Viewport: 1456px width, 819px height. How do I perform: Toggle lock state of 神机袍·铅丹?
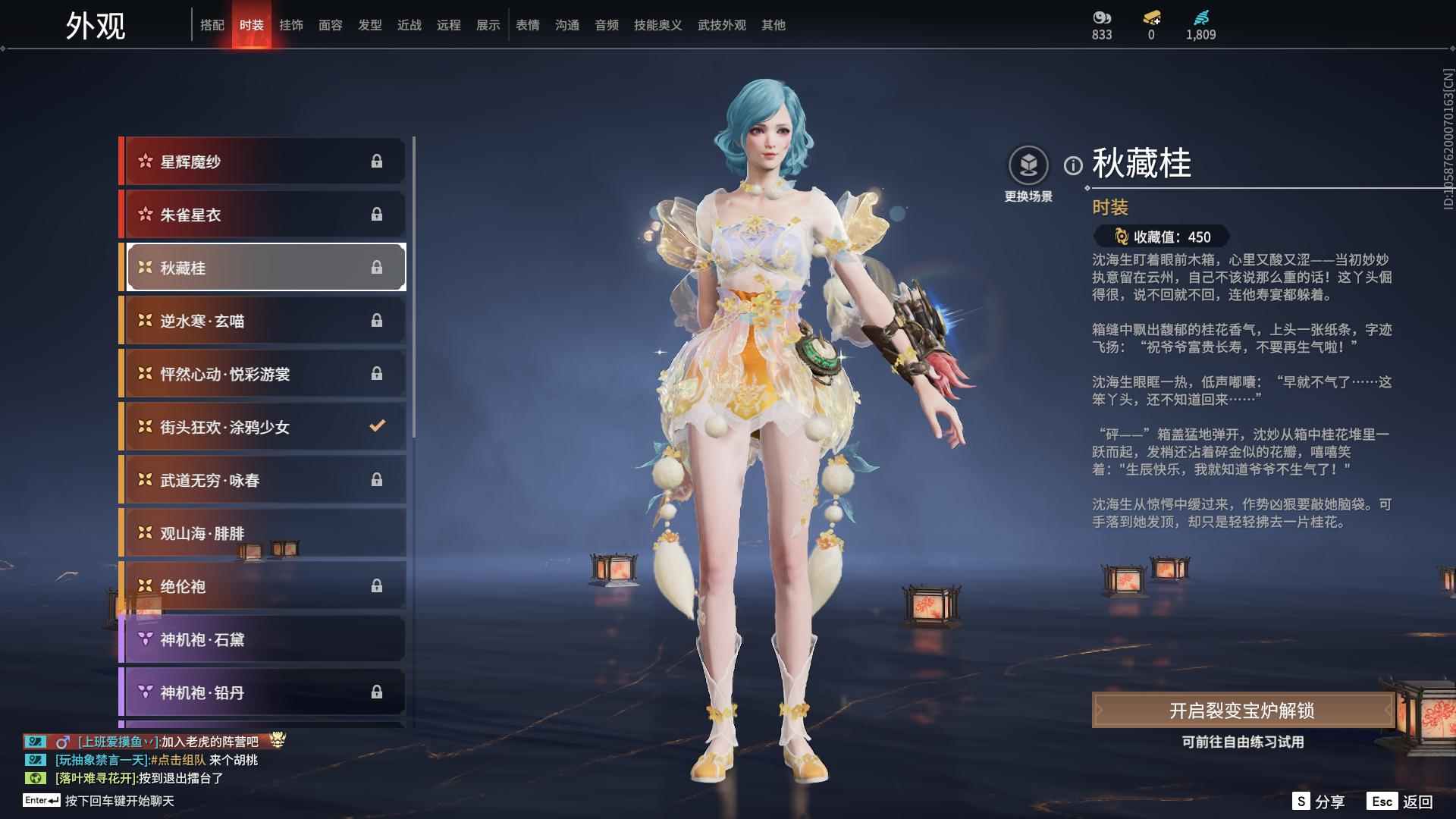pos(377,692)
